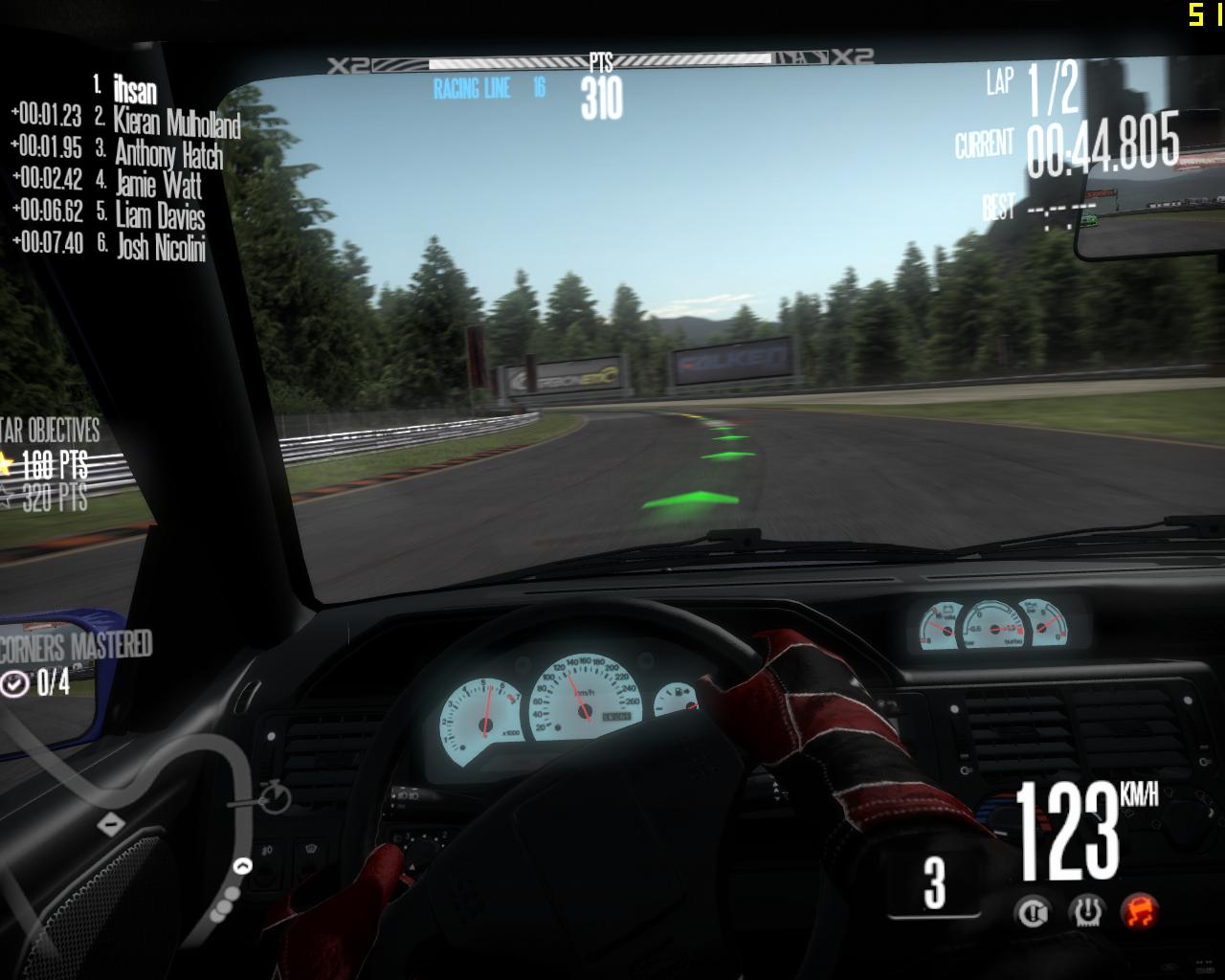1225x980 pixels.
Task: Toggle the orange stability control icon
Action: point(1140,910)
